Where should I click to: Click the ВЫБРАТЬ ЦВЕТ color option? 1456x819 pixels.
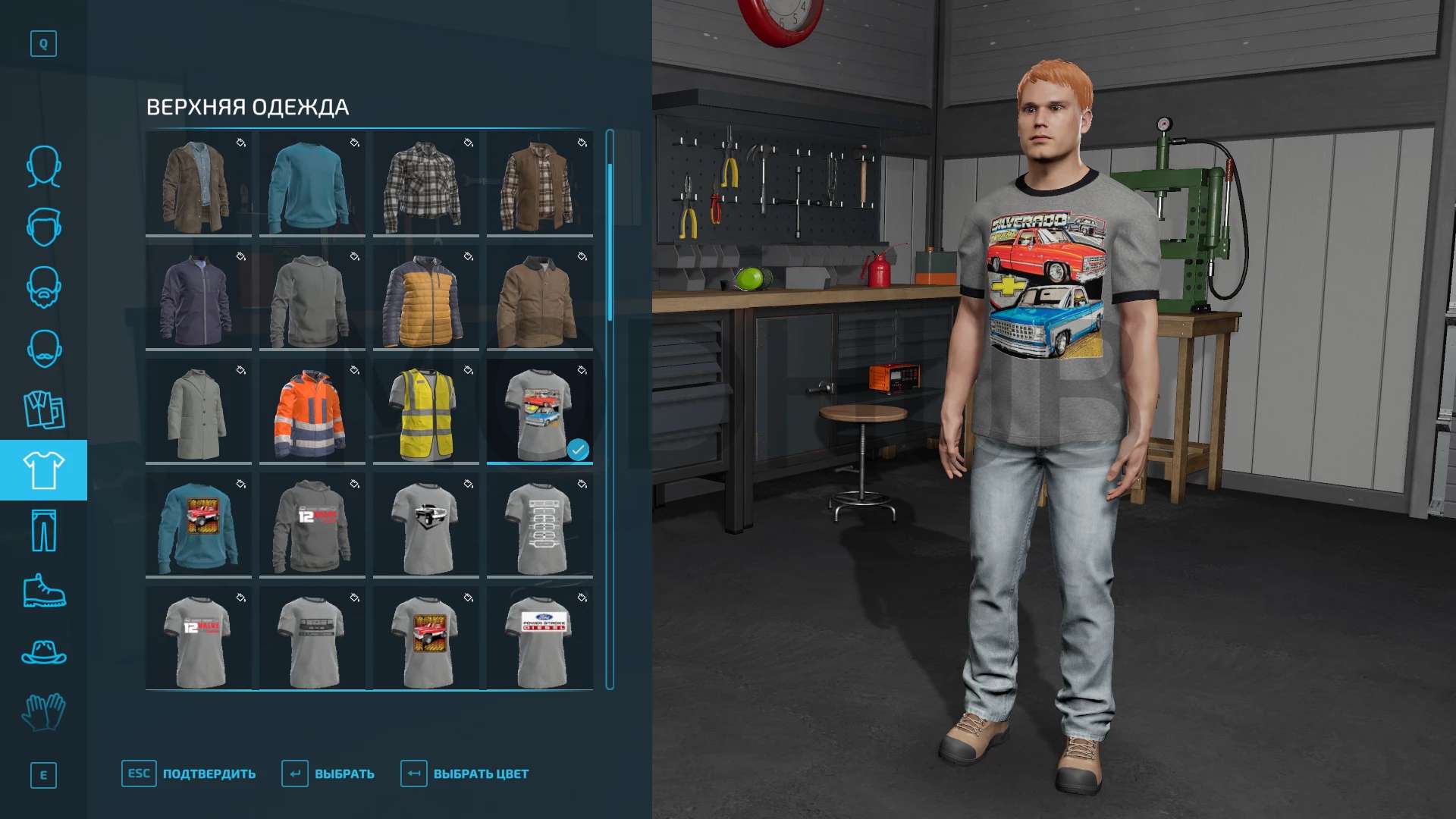click(x=480, y=774)
